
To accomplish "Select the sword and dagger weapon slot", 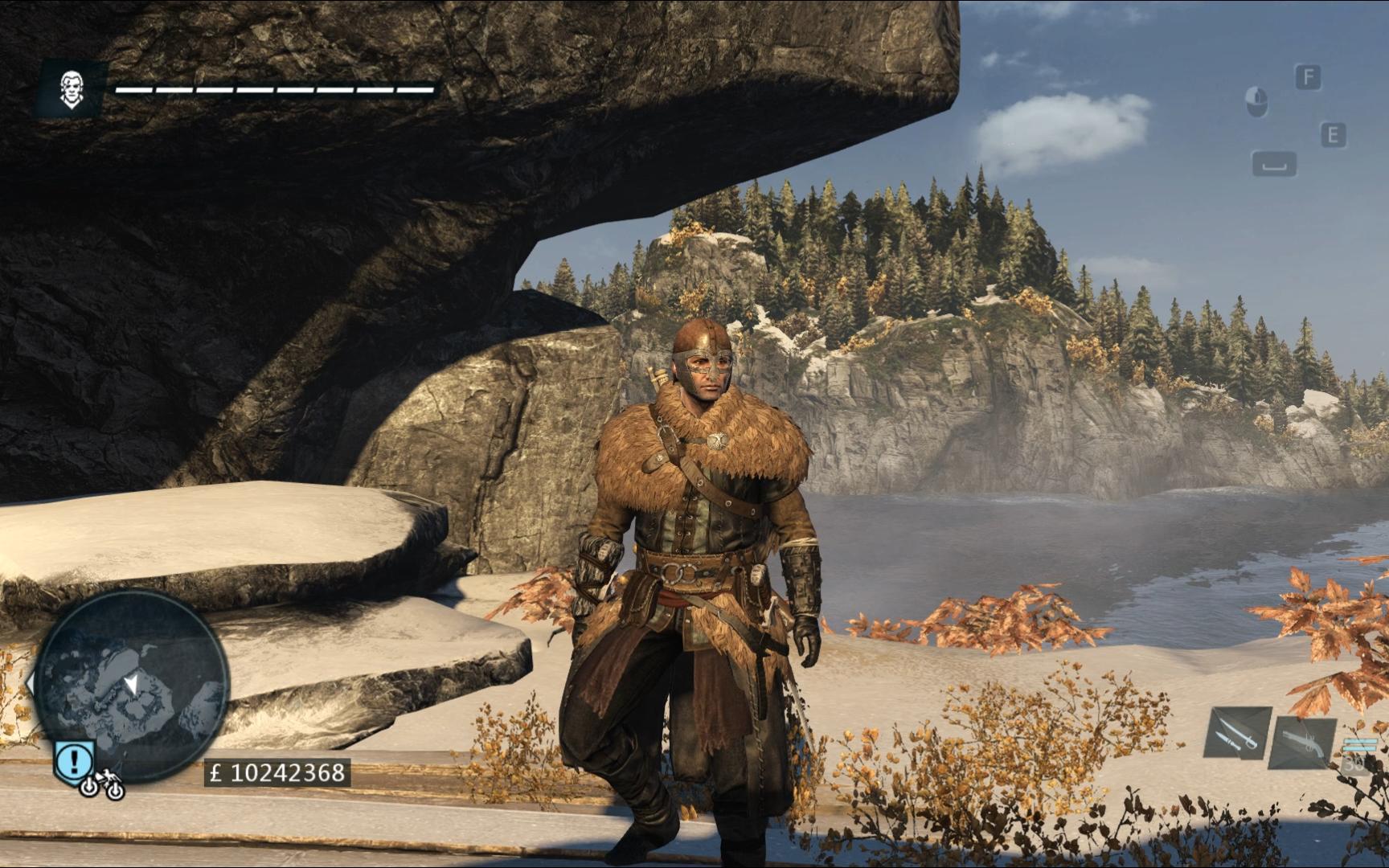I will click(1237, 733).
